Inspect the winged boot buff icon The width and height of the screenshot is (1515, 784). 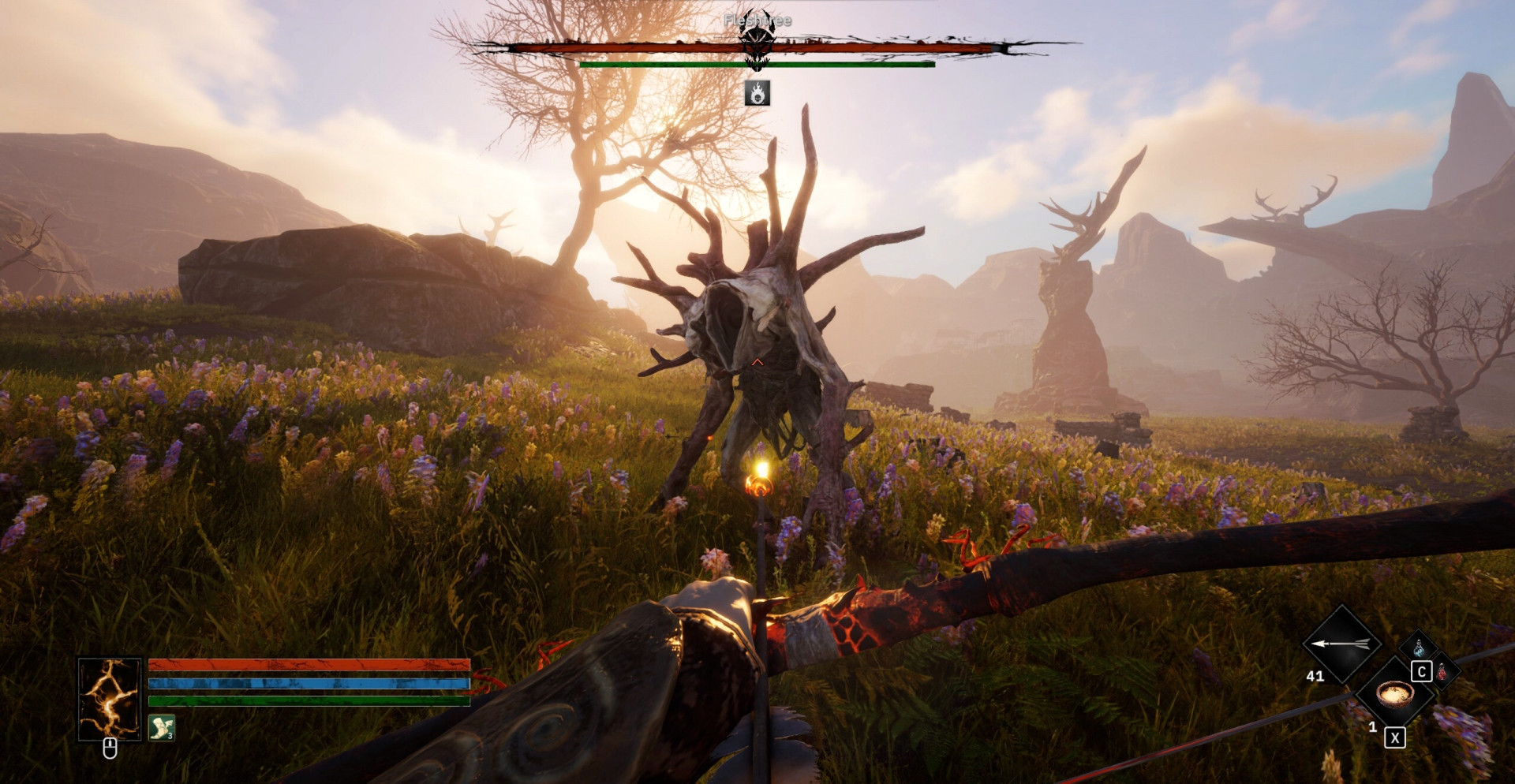click(x=162, y=727)
